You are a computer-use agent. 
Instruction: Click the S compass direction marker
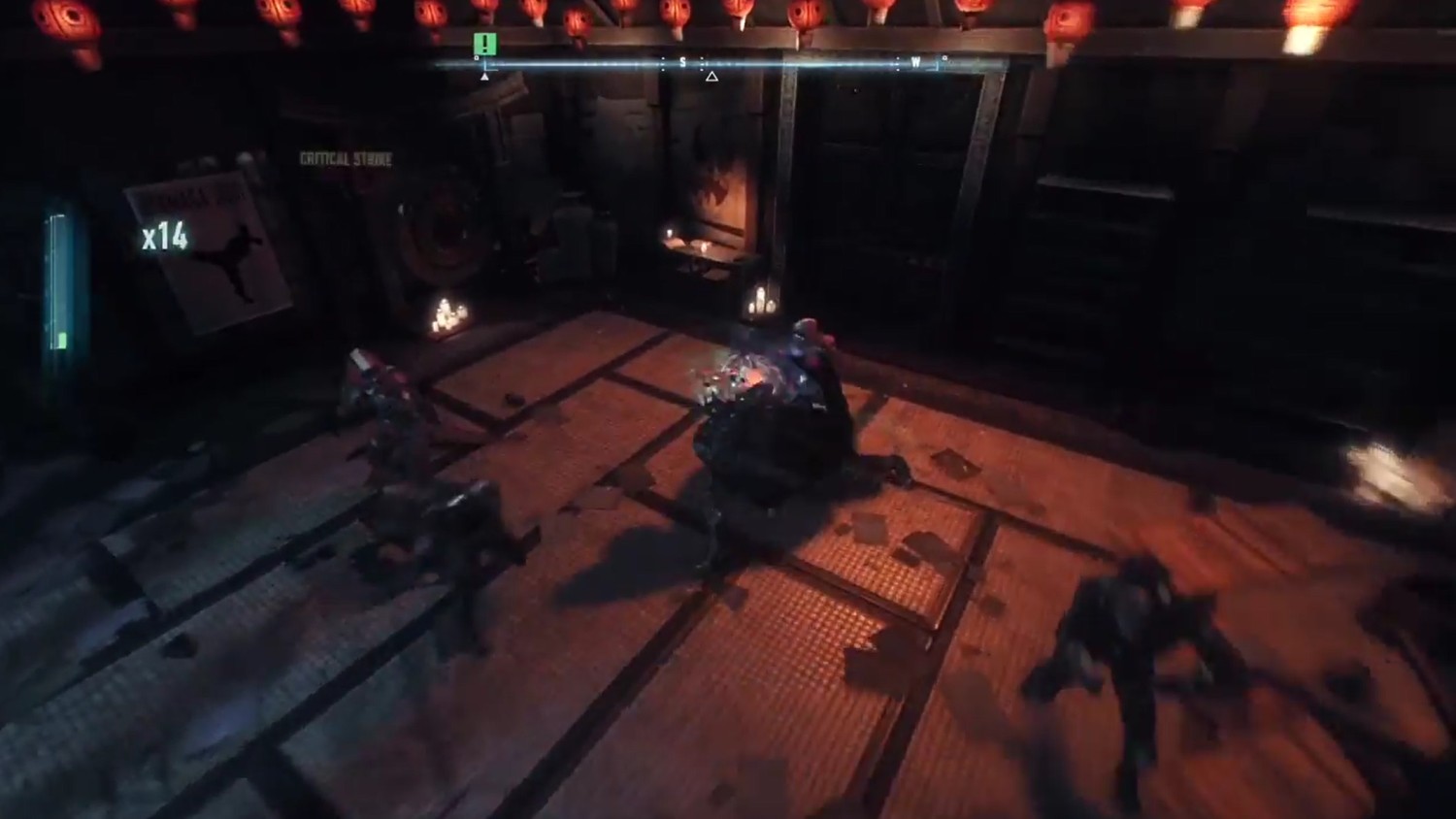pyautogui.click(x=685, y=60)
